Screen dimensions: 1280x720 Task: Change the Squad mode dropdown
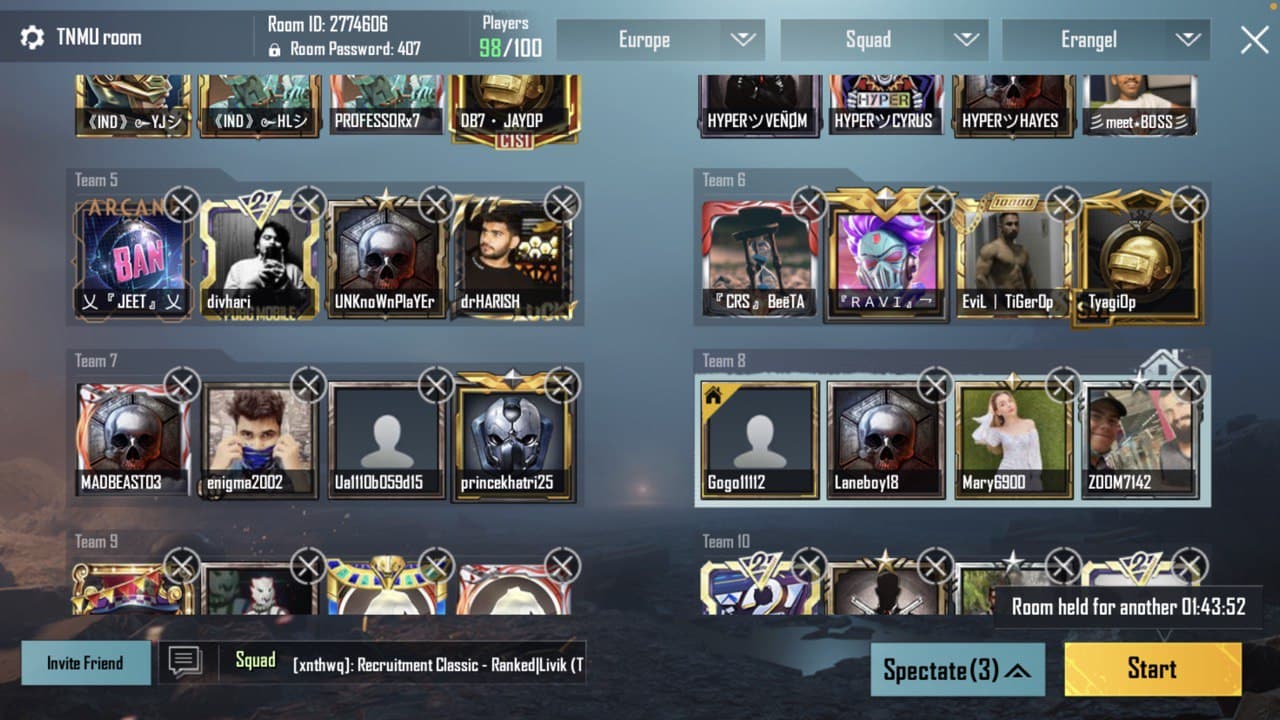(884, 40)
